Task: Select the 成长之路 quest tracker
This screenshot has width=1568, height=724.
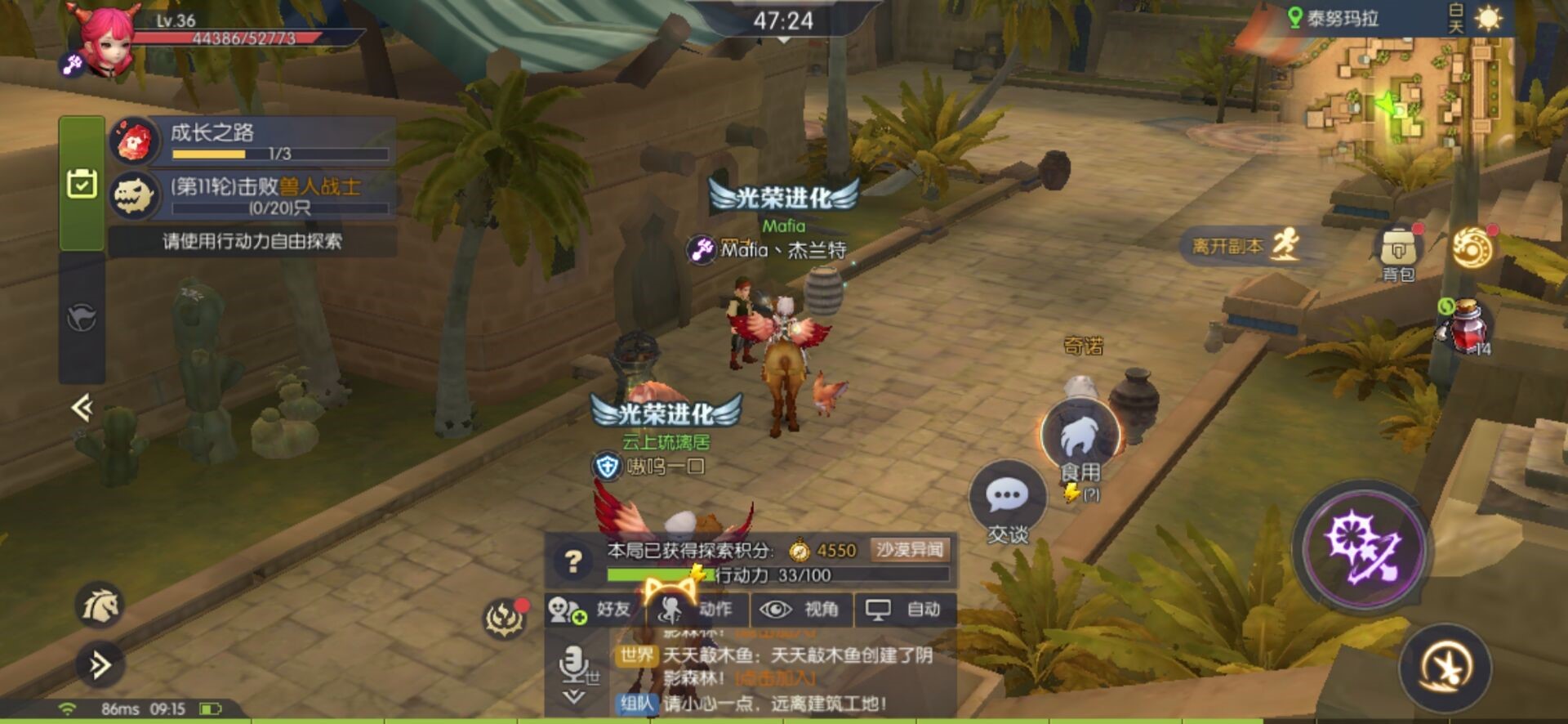Action: pyautogui.click(x=253, y=141)
